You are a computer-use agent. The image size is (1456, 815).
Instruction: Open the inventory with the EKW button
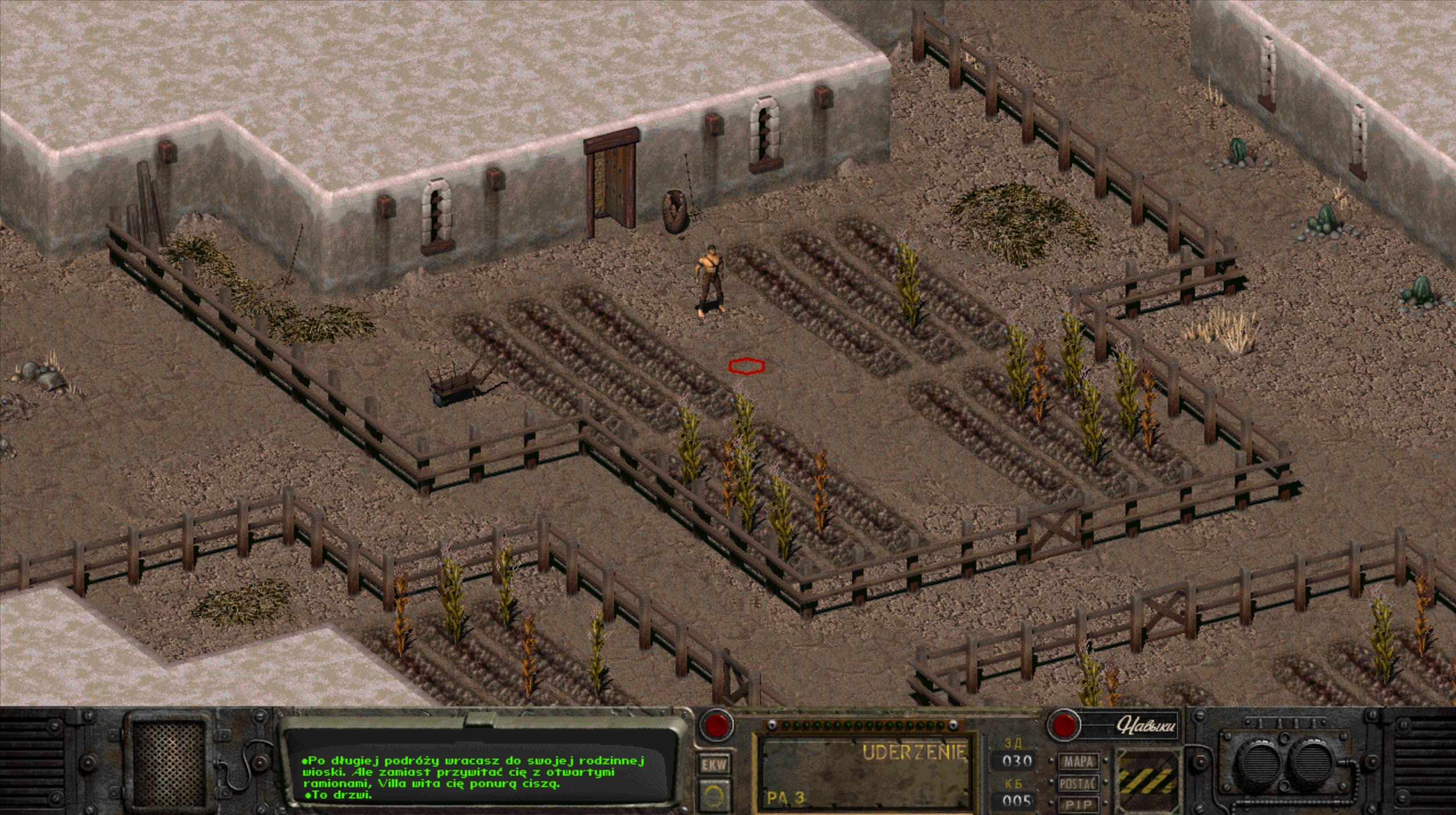pos(714,764)
